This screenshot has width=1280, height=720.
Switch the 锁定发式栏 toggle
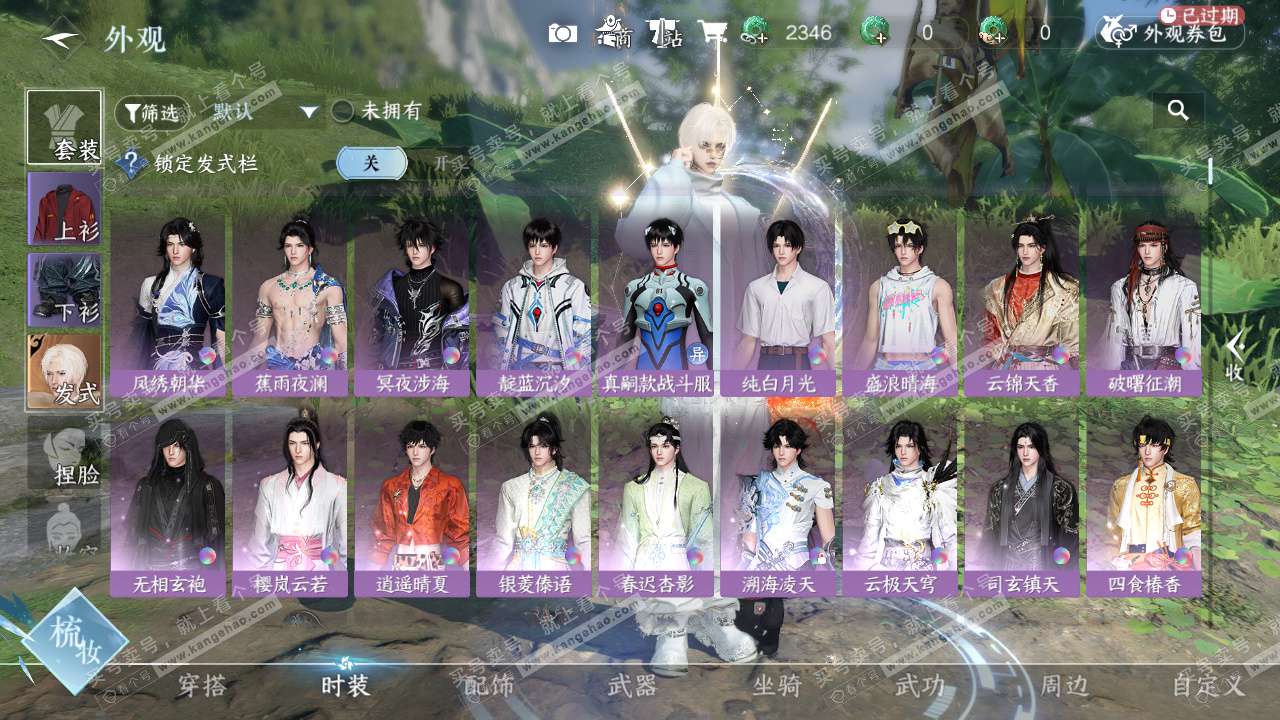[x=371, y=163]
